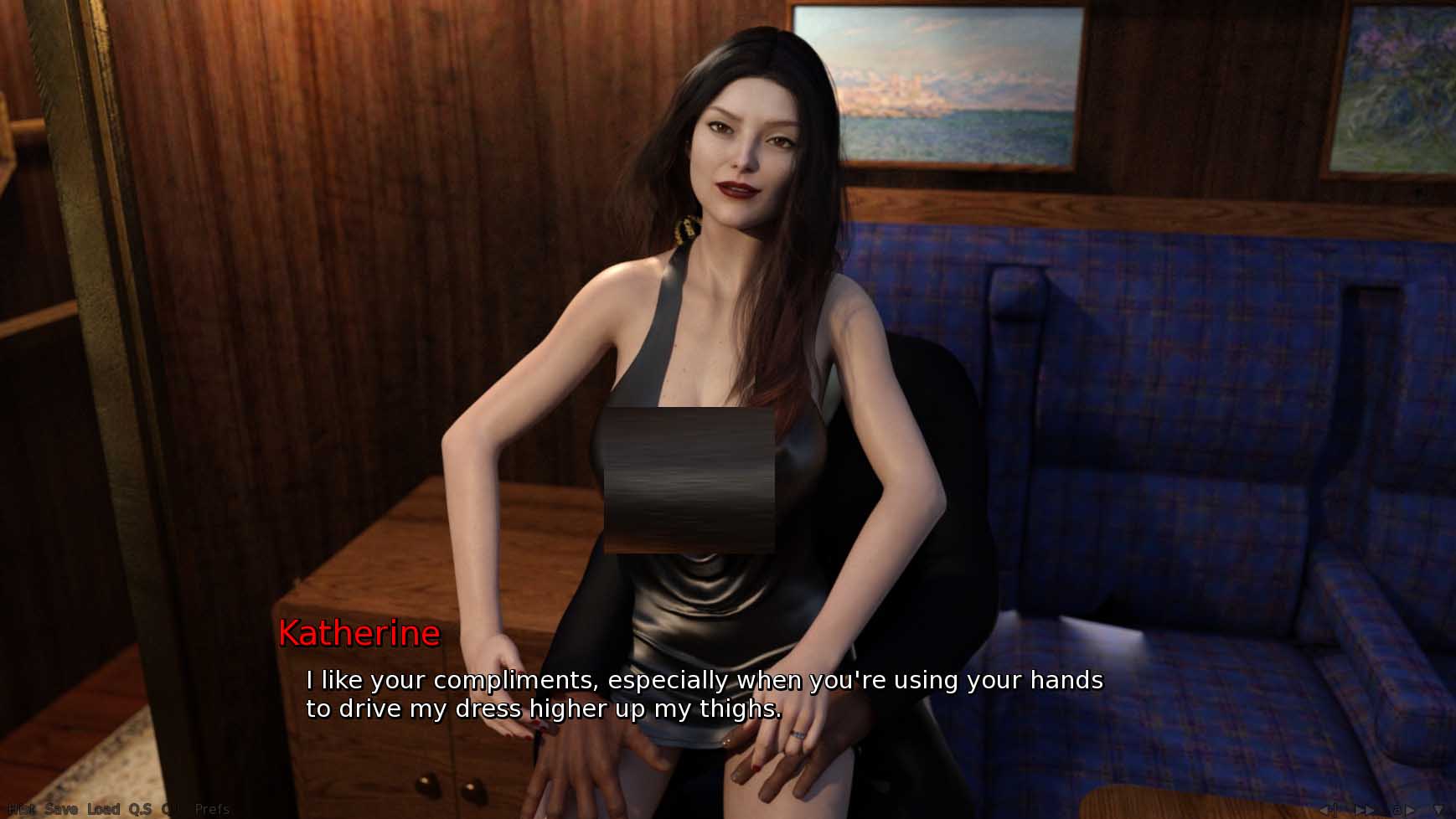Screen dimensions: 1456x819
Task: Click Save to save your game
Action: [61, 809]
